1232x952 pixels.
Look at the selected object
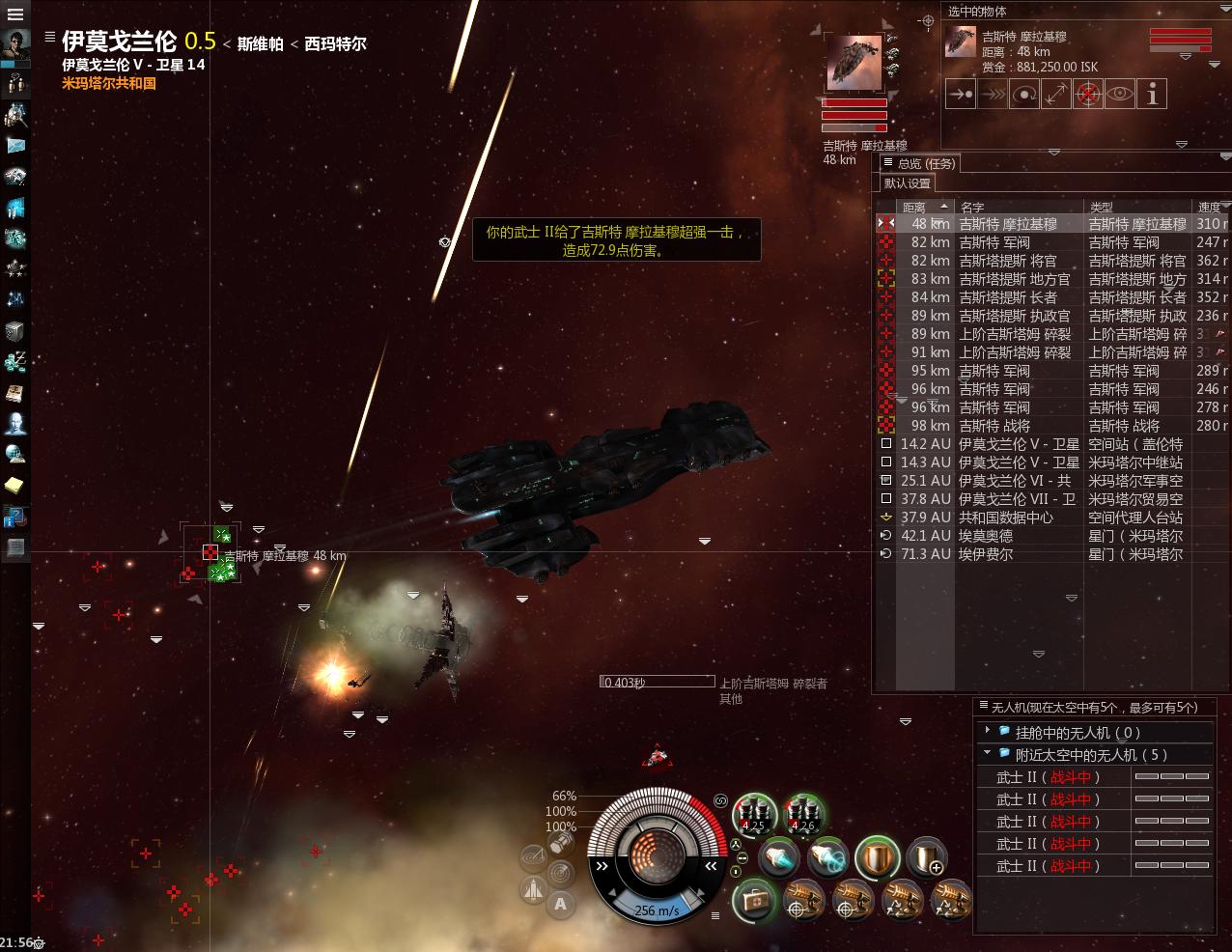(x=1120, y=94)
